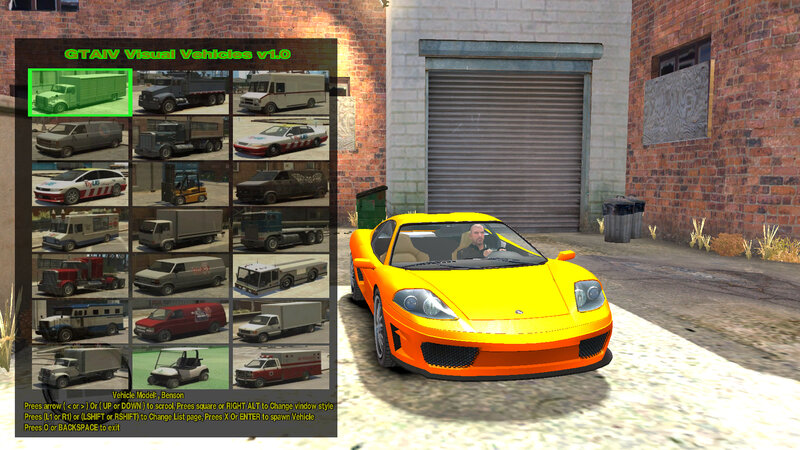800x450 pixels.
Task: Choose the dark van with graffiti decal
Action: tap(281, 184)
